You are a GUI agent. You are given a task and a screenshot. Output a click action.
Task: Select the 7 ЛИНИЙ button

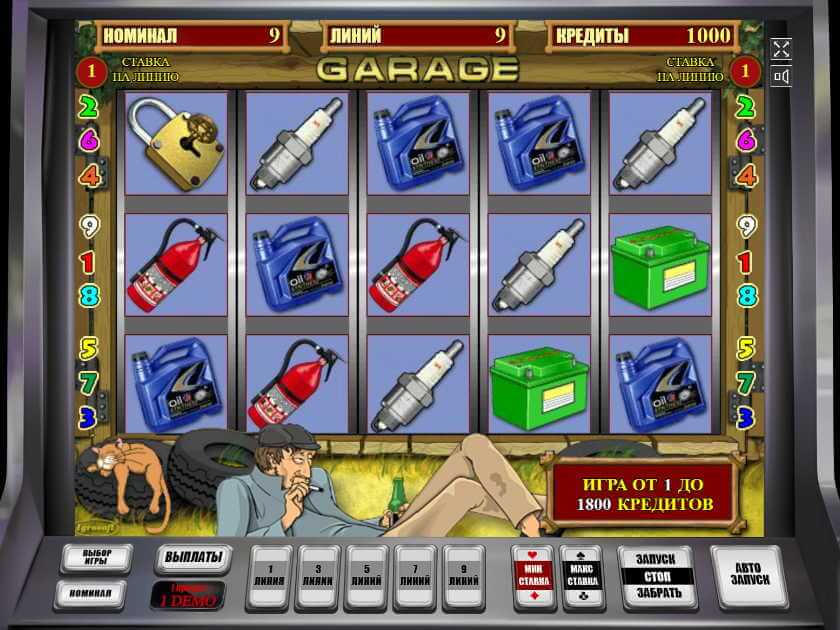point(417,576)
